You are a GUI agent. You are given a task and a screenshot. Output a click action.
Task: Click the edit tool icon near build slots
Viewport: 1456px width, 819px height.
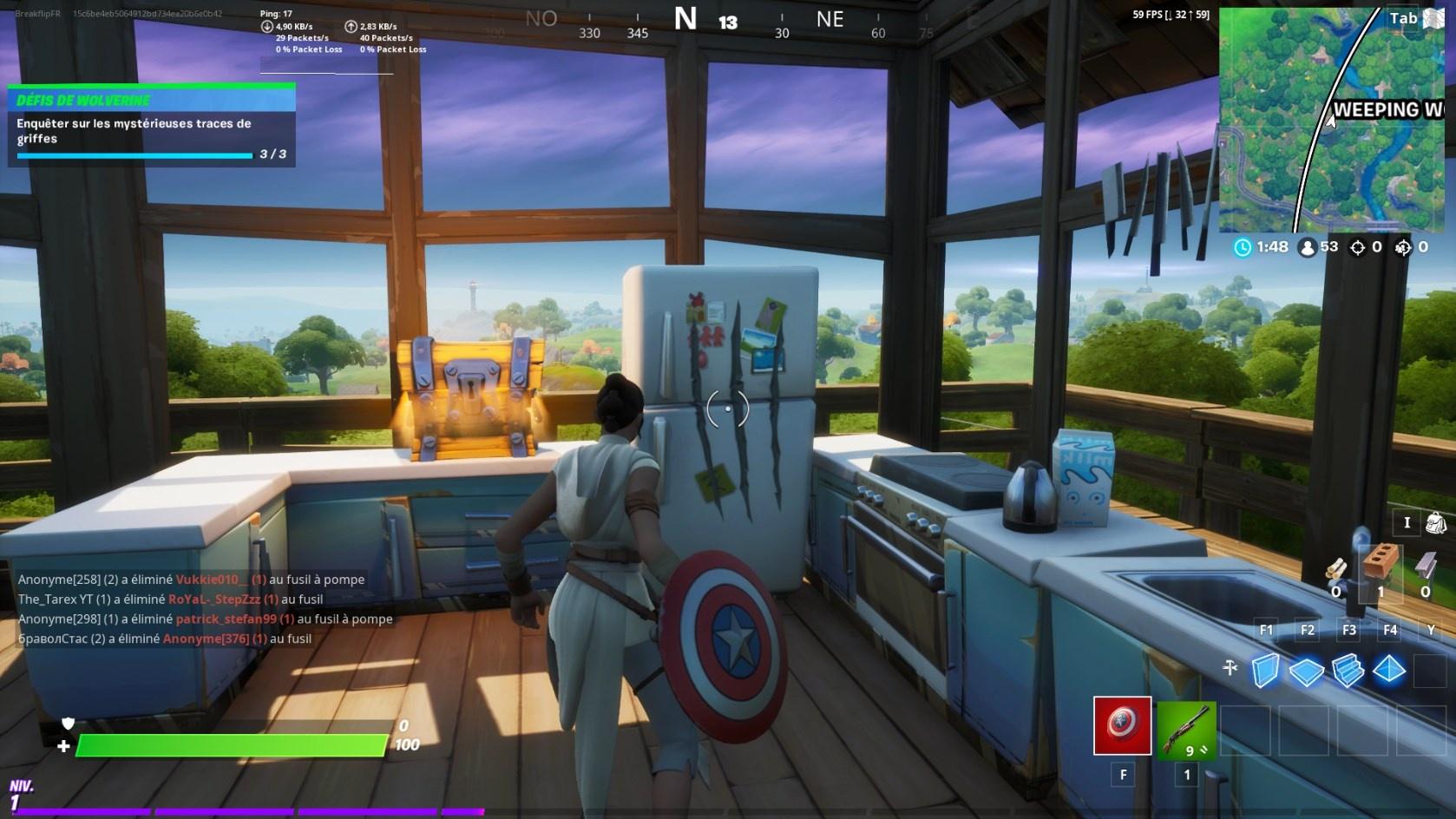[1229, 669]
